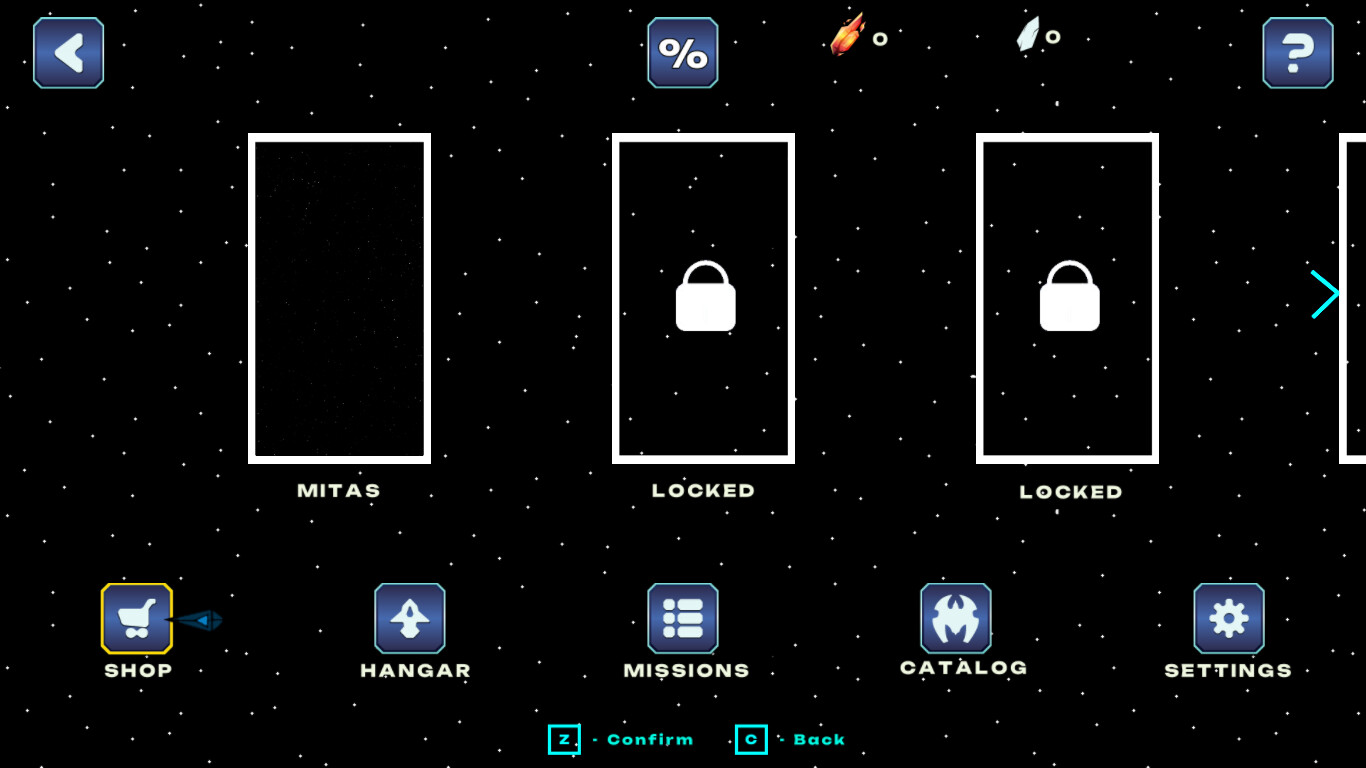Click the second locked padlock slot
Screen dimensions: 1366x768
click(x=1067, y=297)
